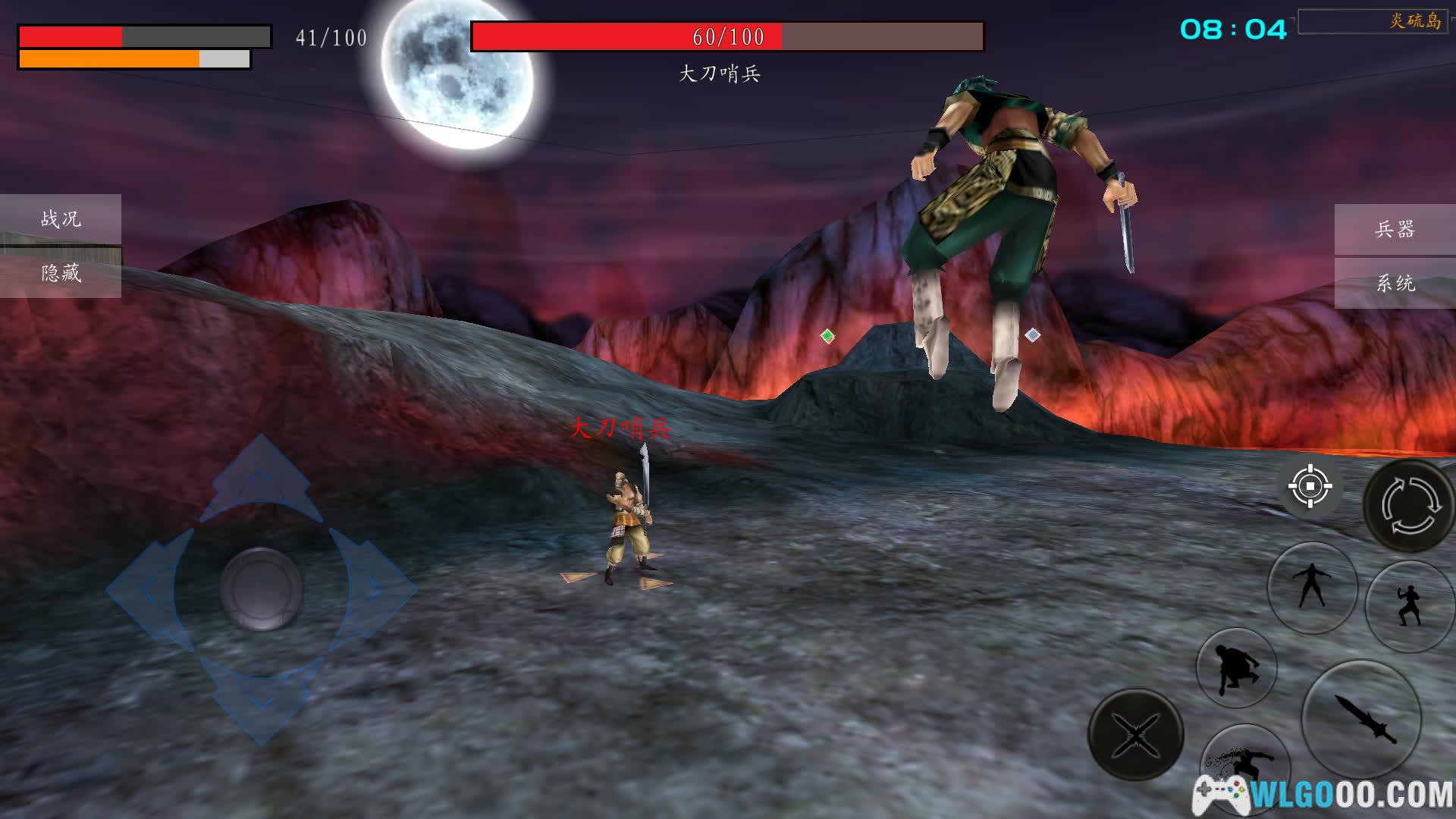The image size is (1456, 819).
Task: Tap the crosshair target lock icon
Action: [1310, 486]
